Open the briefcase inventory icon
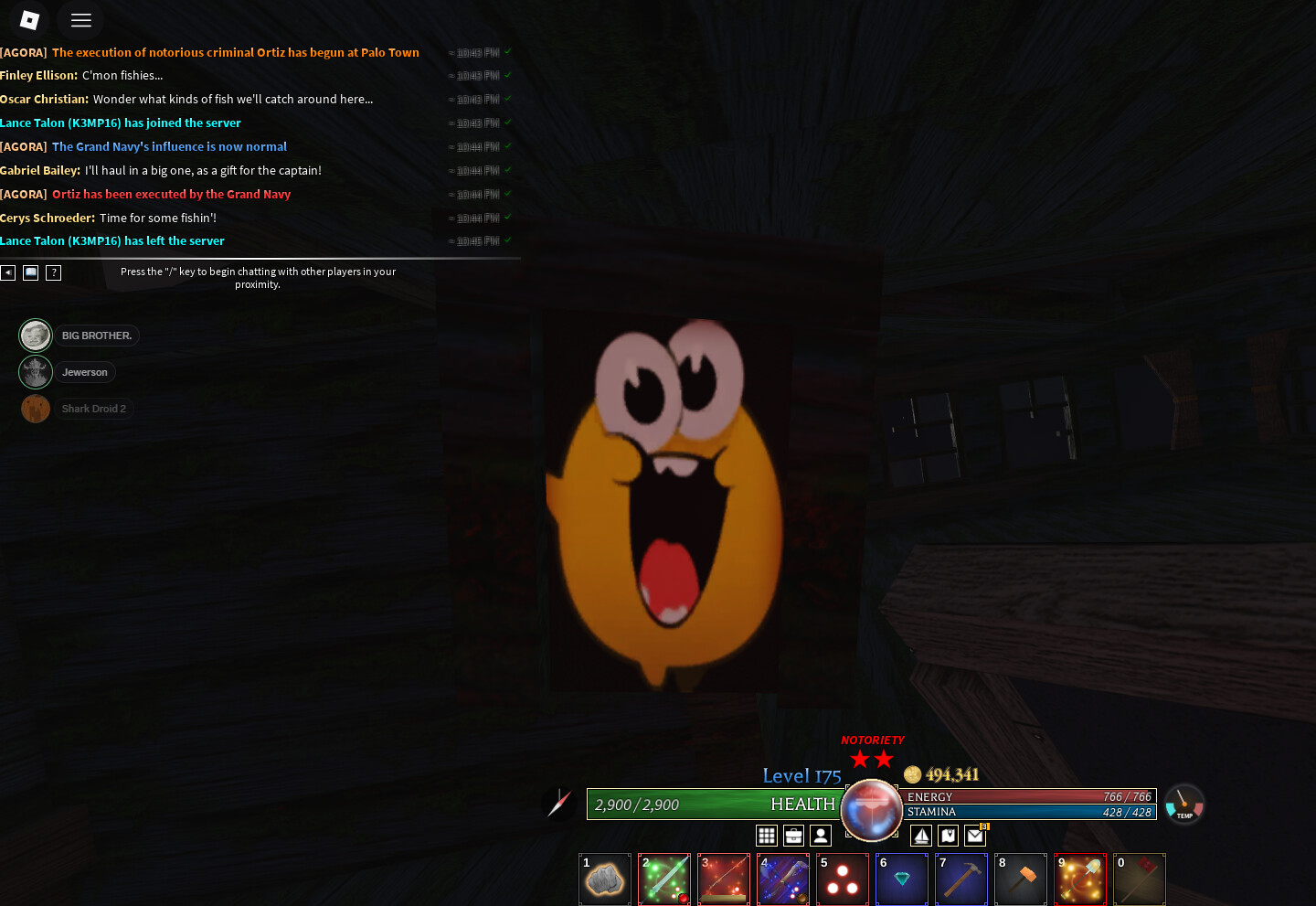 [x=793, y=836]
